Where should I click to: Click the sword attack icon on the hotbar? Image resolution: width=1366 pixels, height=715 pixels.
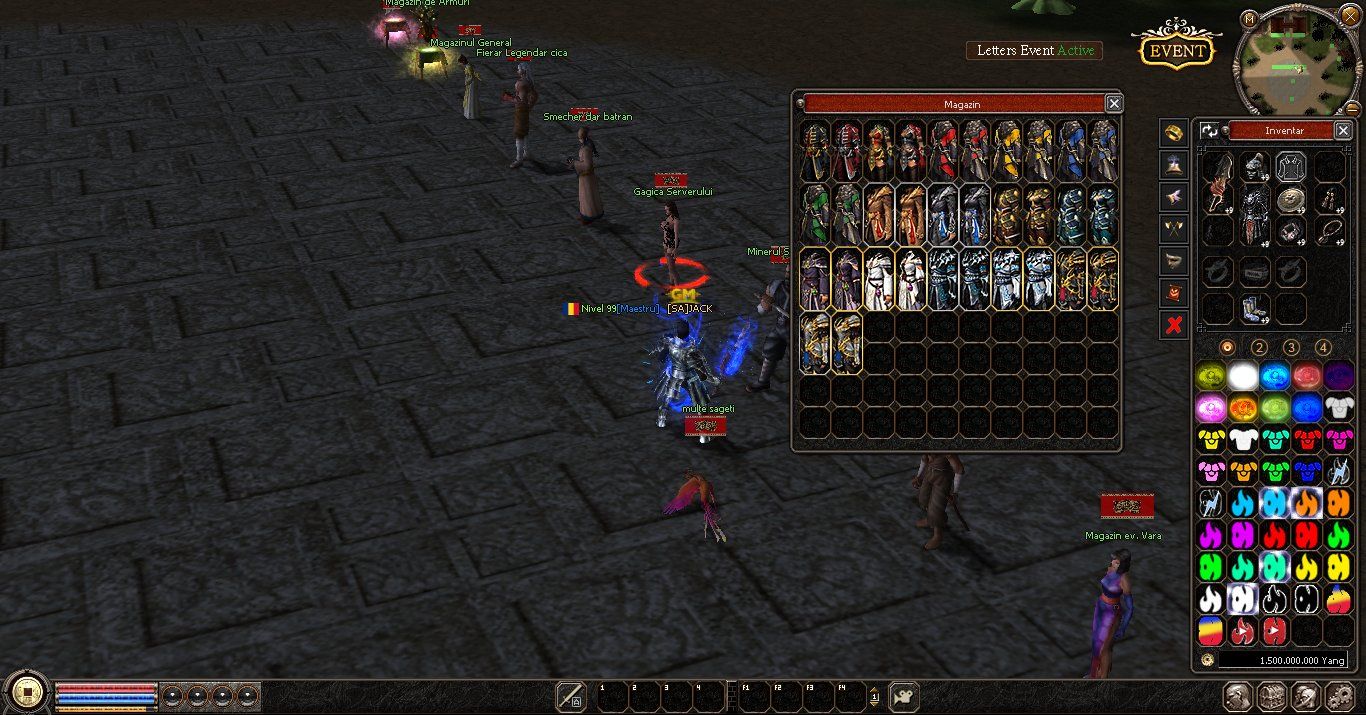(571, 696)
